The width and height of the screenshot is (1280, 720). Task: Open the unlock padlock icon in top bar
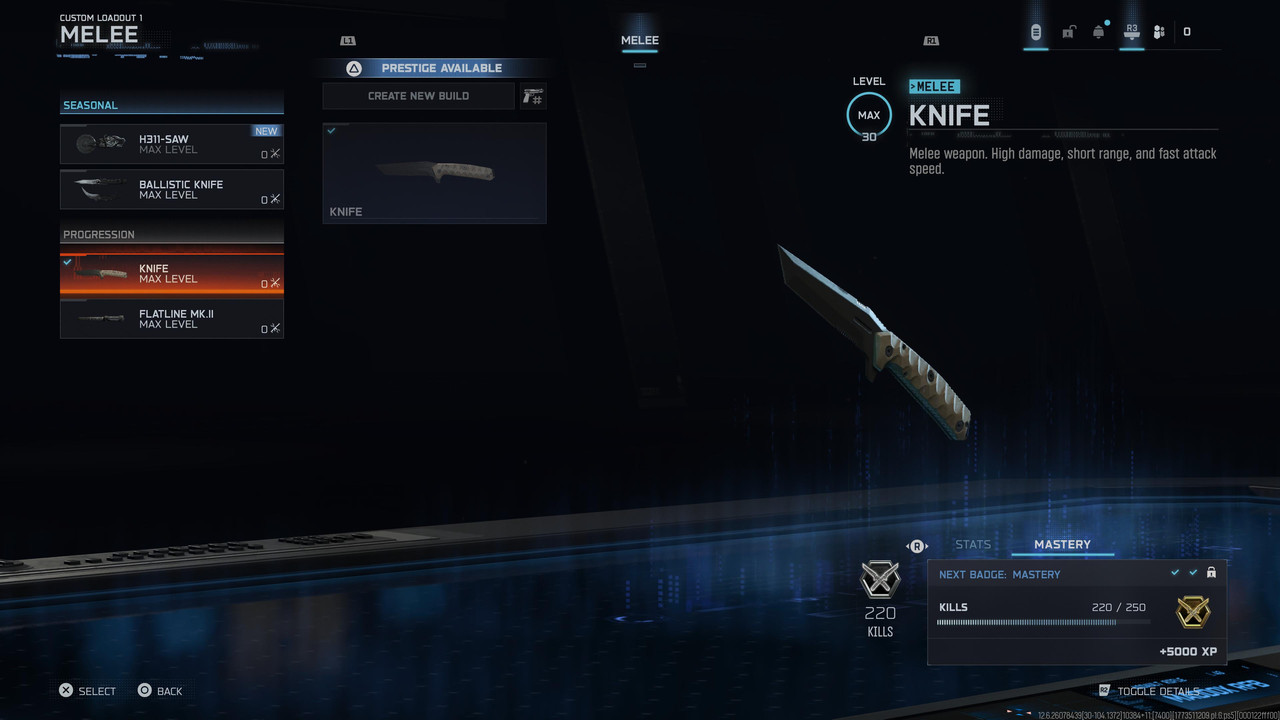click(1068, 32)
